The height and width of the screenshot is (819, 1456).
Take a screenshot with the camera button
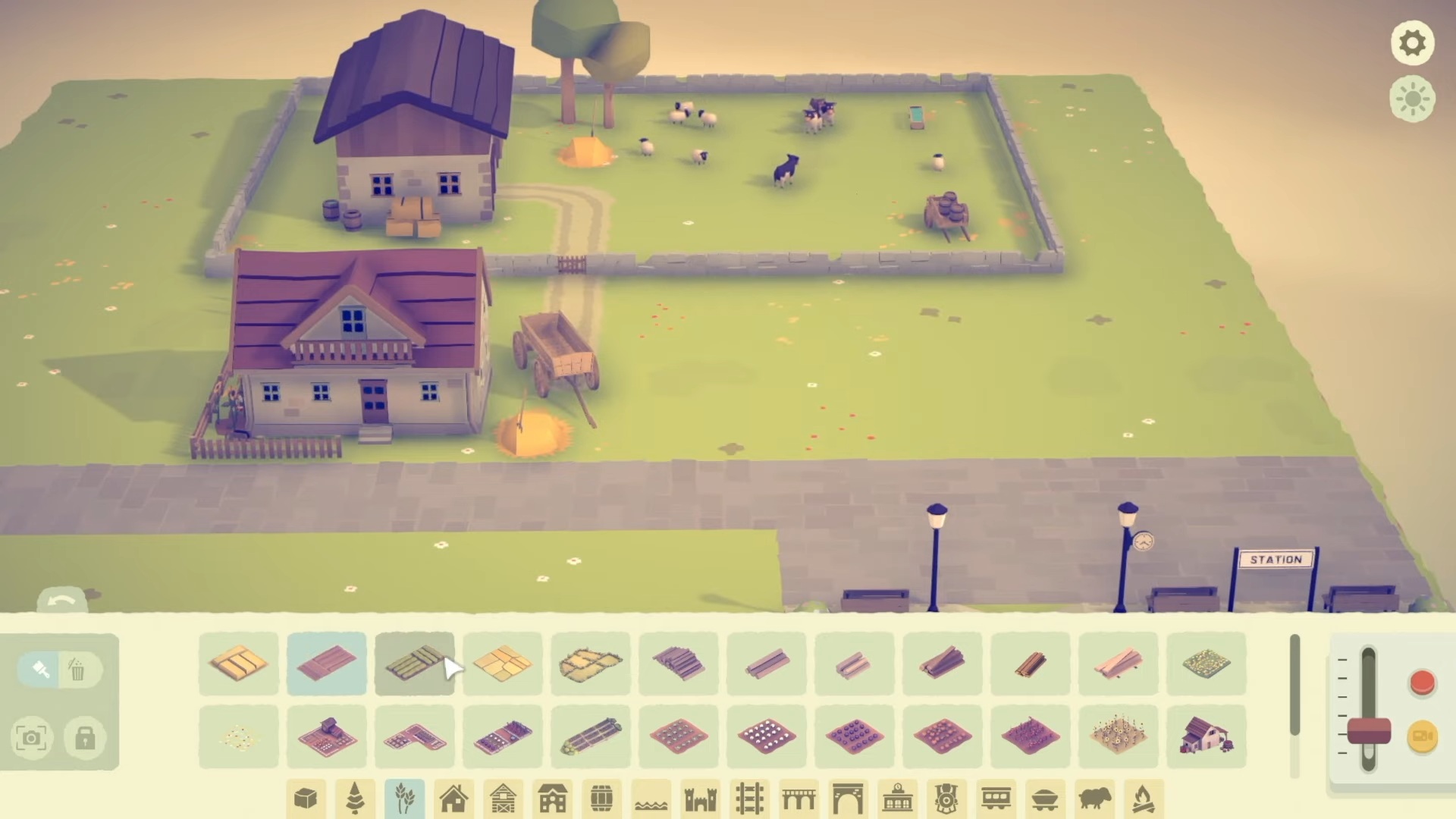[31, 738]
